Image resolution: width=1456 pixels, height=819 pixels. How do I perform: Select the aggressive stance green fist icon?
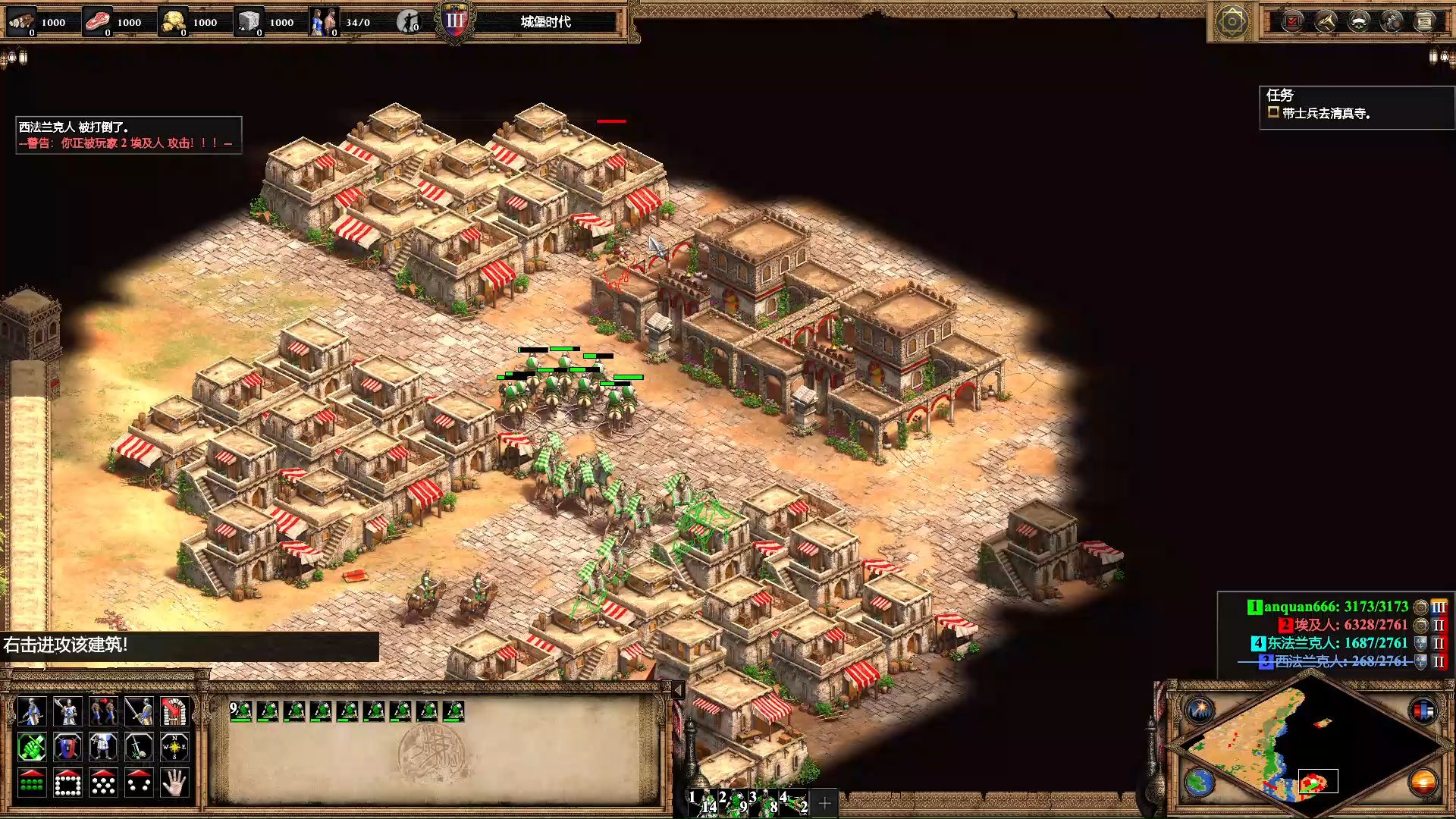(31, 748)
